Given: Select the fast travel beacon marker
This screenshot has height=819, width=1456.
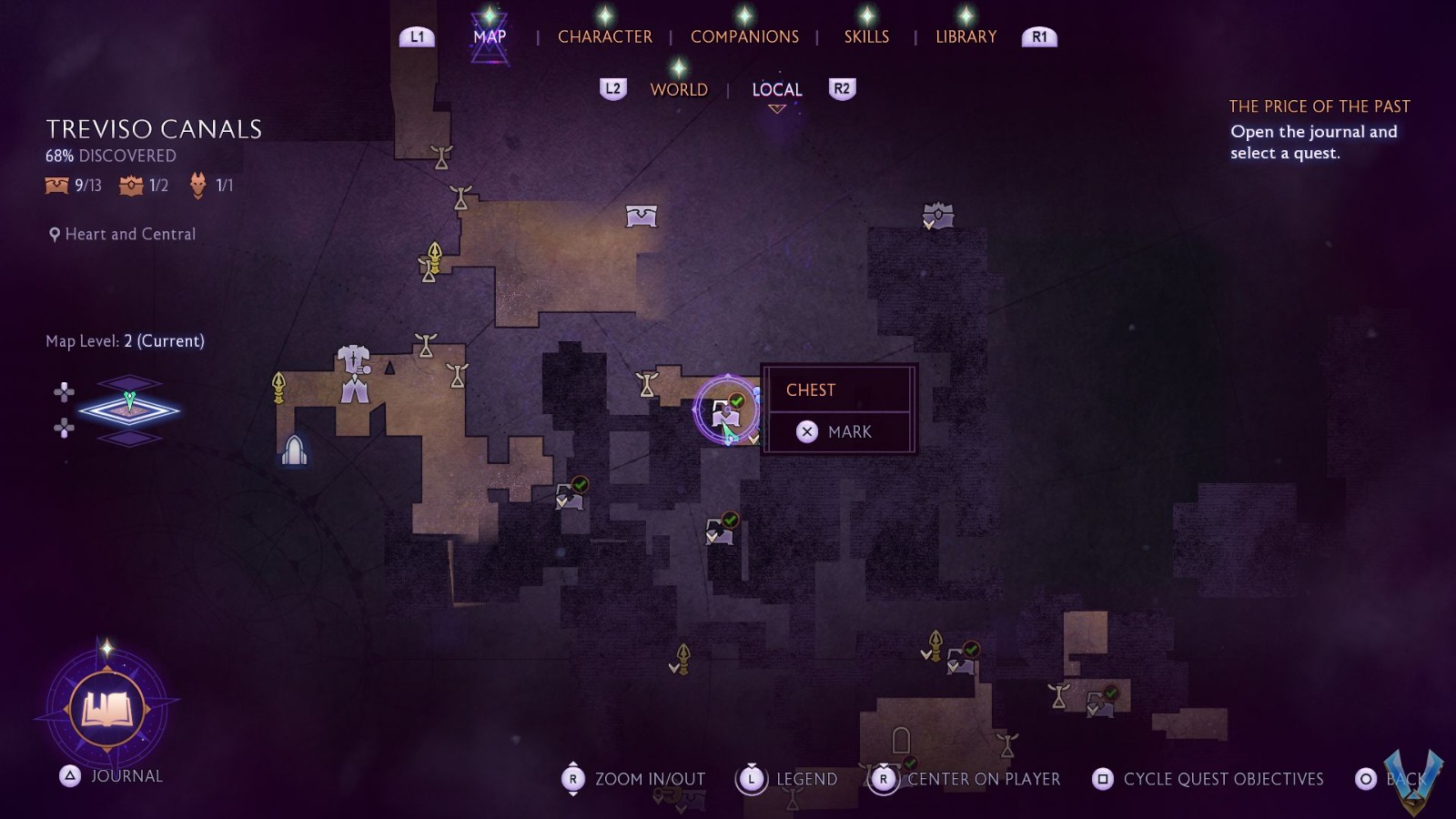Looking at the screenshot, I should coord(294,450).
